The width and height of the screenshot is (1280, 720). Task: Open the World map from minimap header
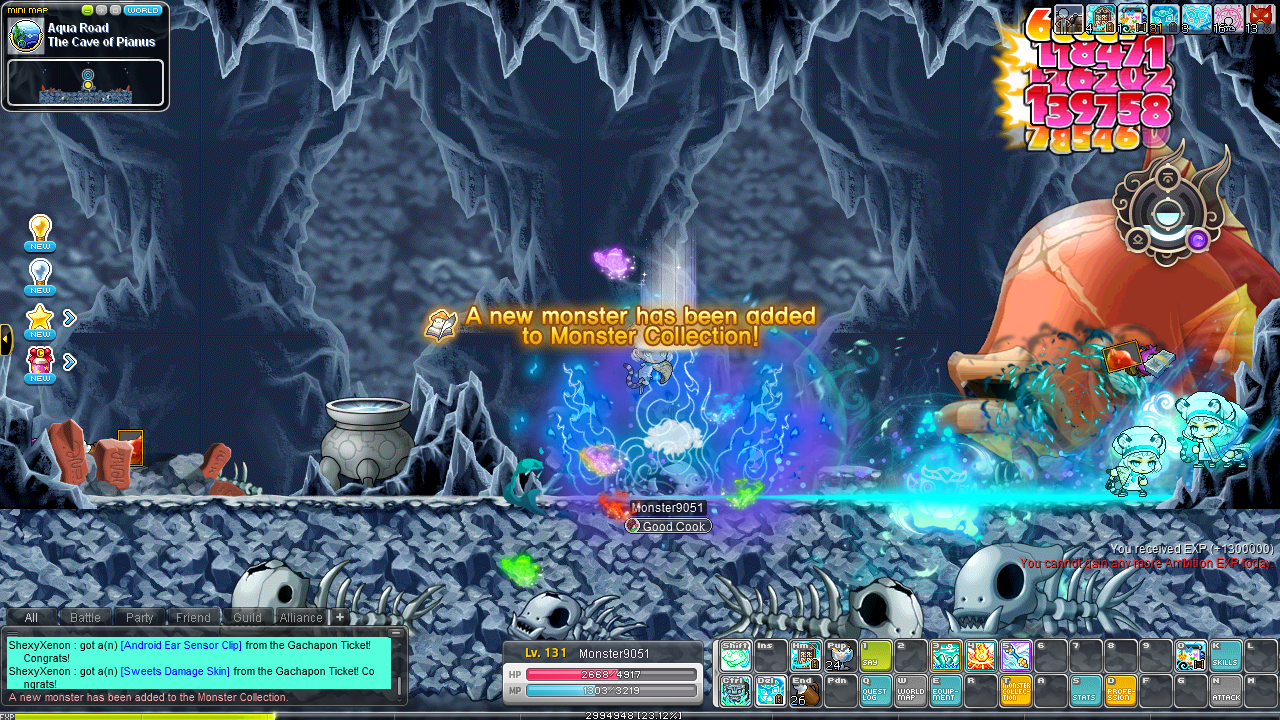coord(143,10)
